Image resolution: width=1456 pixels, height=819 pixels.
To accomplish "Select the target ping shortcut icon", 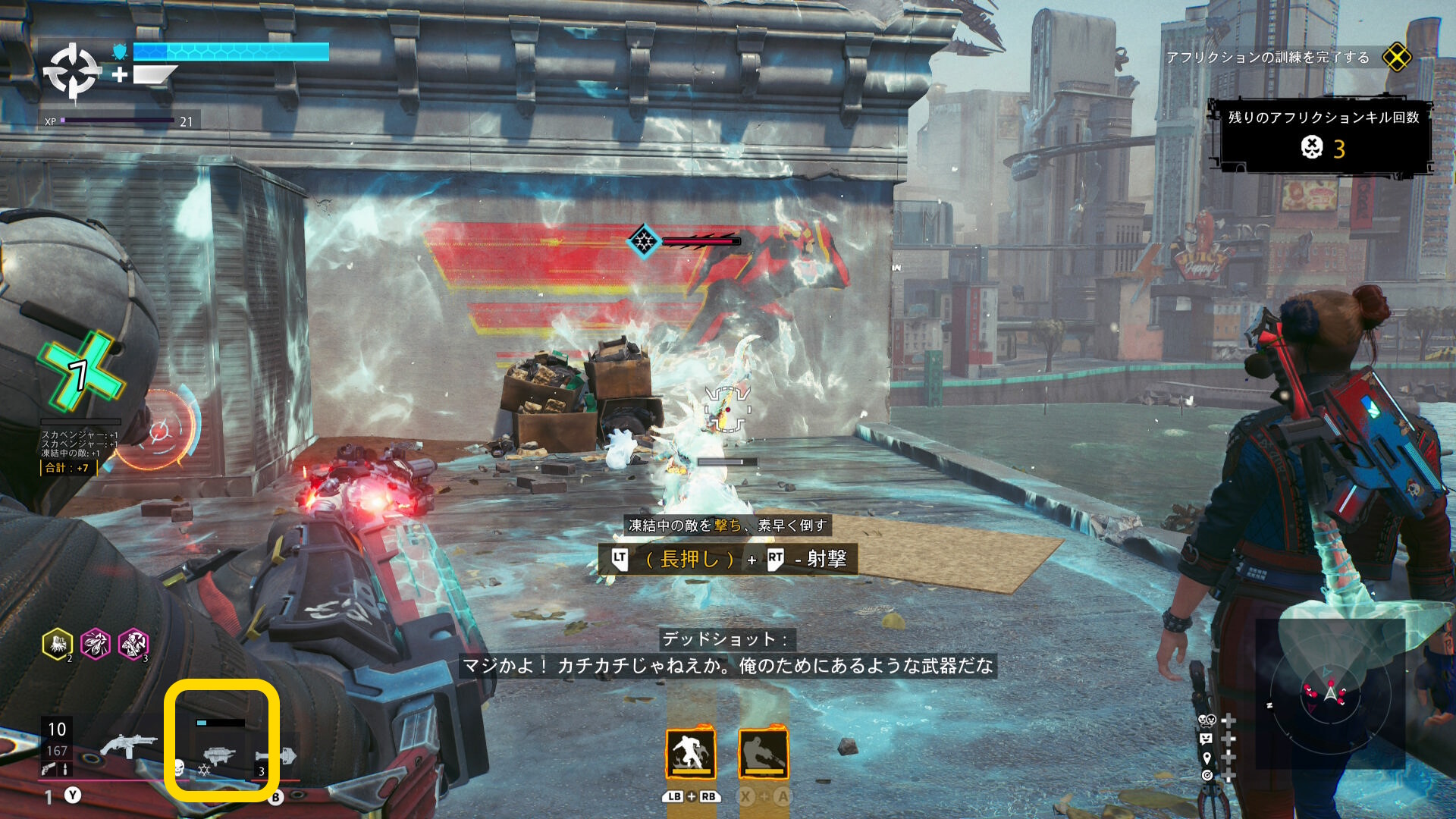I will tap(1207, 775).
